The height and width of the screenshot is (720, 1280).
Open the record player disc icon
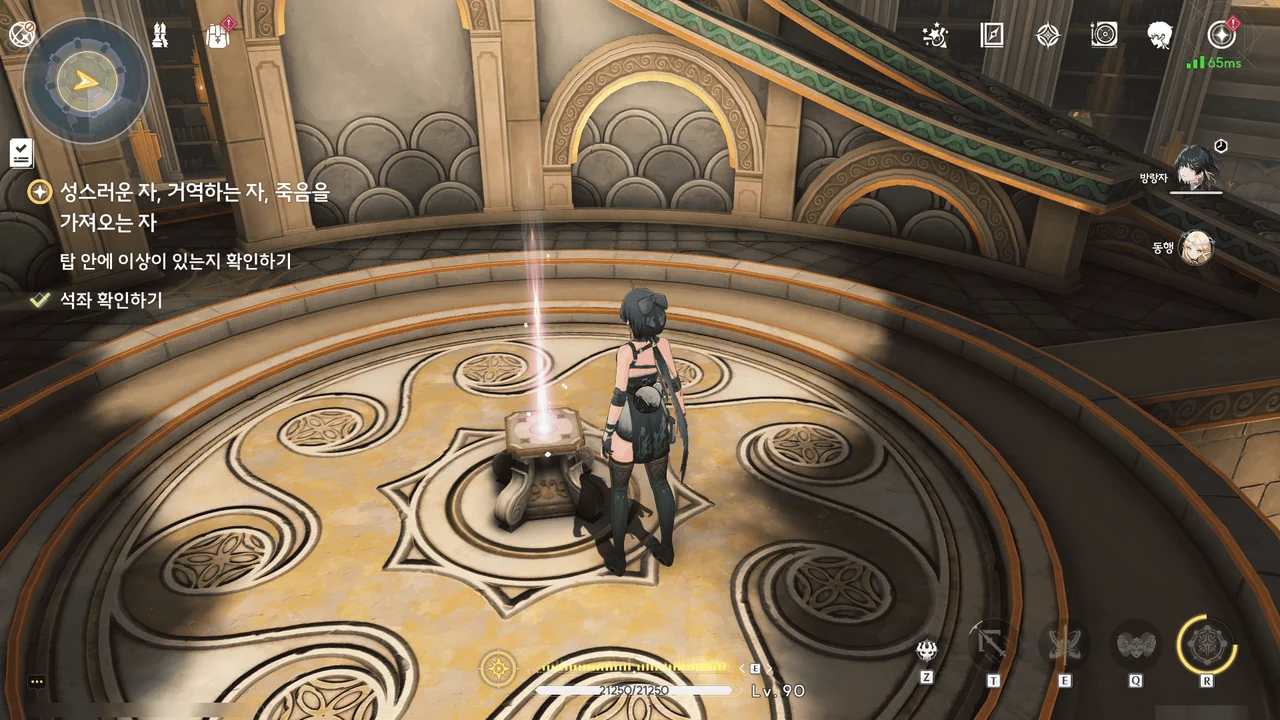coord(1104,36)
